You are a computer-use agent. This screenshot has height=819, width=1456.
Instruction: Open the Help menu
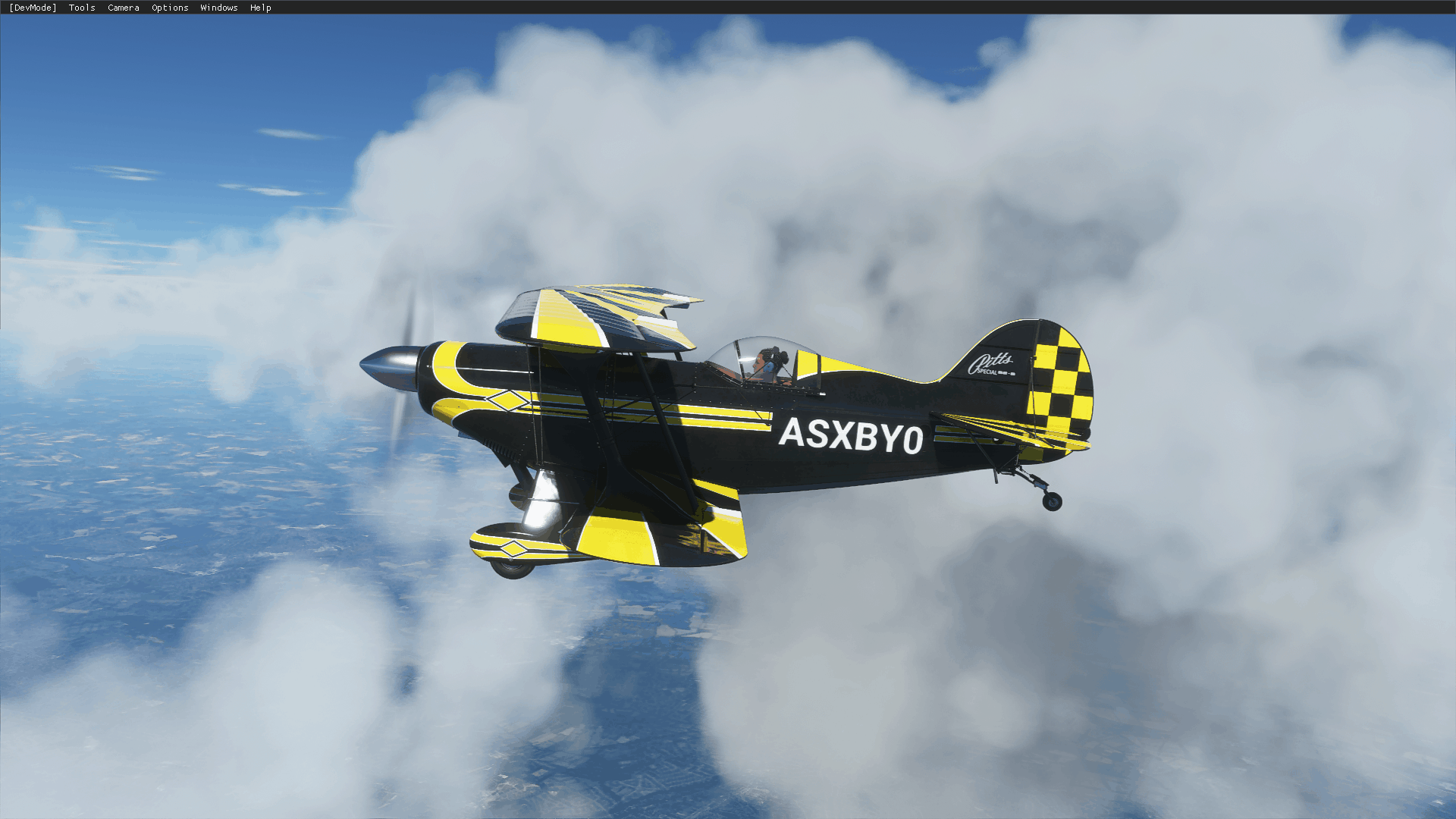click(260, 8)
